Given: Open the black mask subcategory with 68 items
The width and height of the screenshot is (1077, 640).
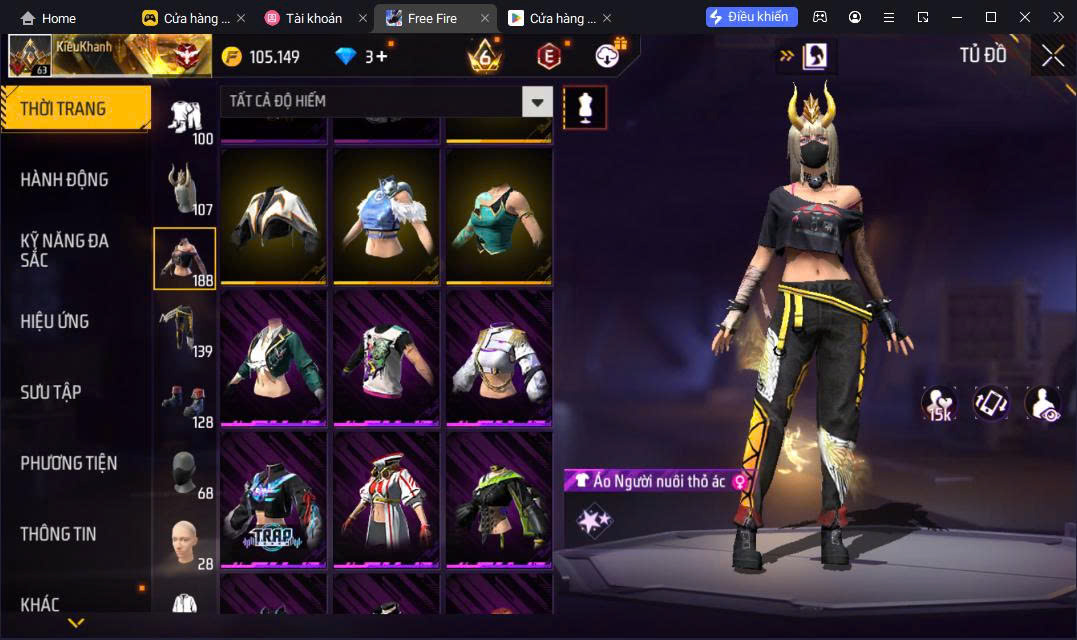Looking at the screenshot, I should (184, 472).
